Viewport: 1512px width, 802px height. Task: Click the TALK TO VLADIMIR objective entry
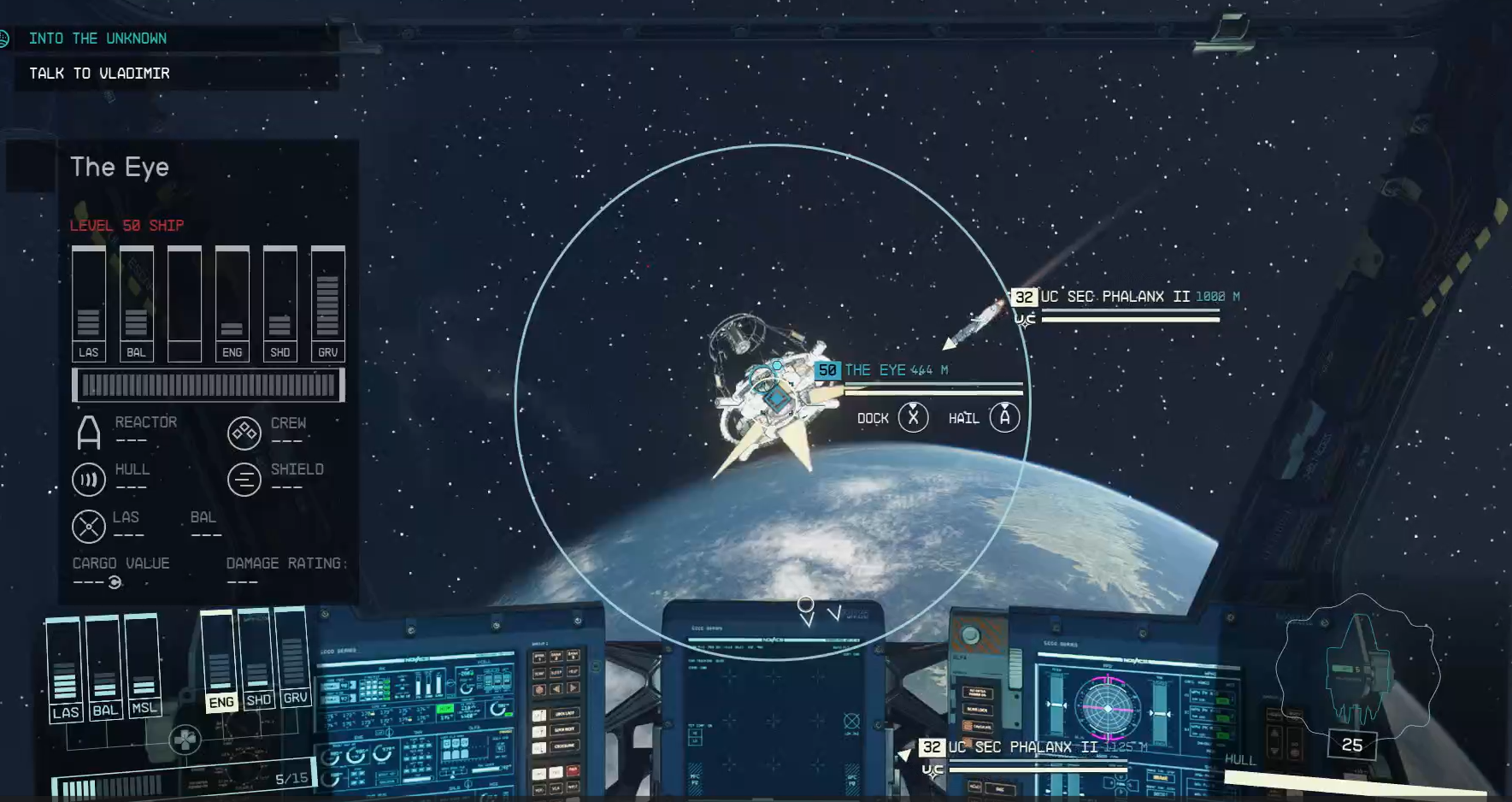click(x=100, y=73)
